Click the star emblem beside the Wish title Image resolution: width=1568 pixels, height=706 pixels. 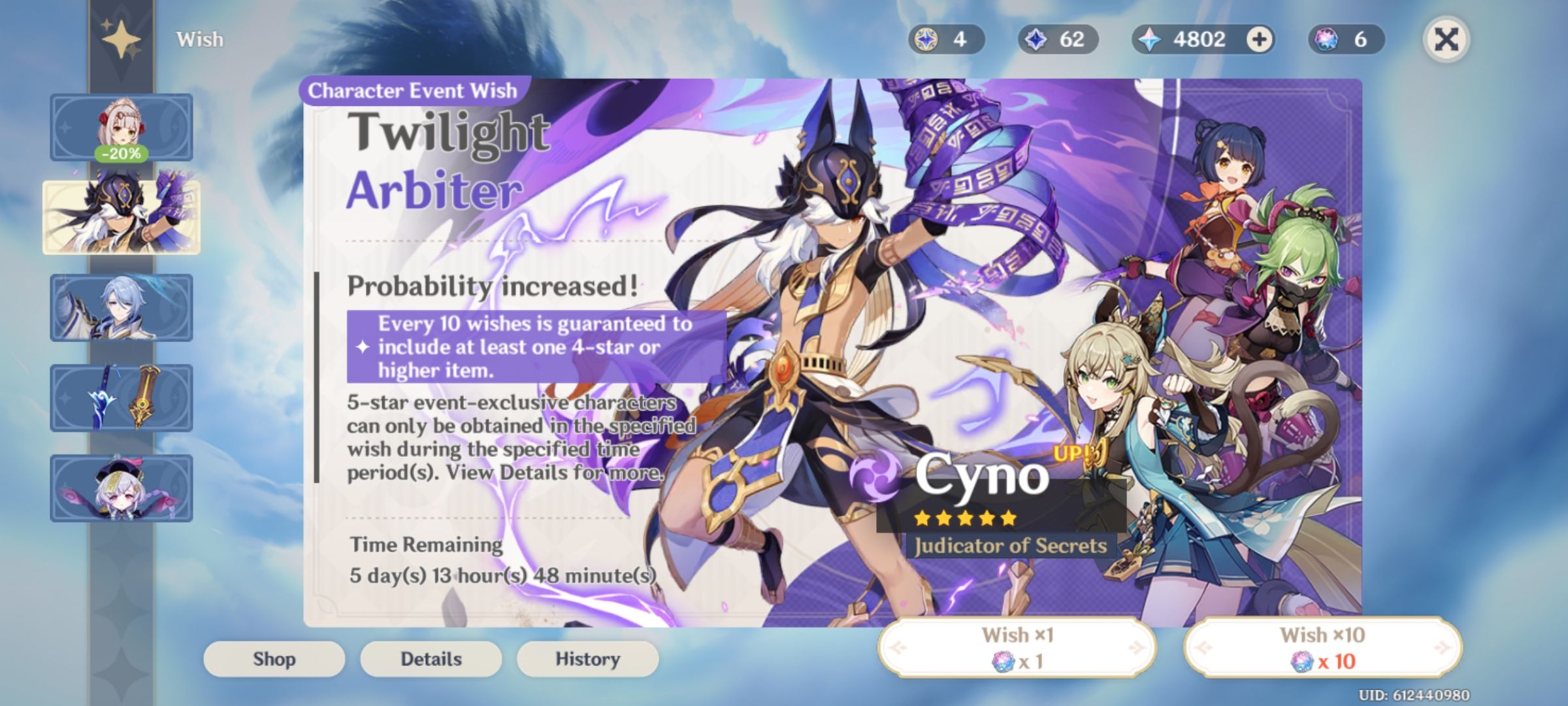pos(122,39)
